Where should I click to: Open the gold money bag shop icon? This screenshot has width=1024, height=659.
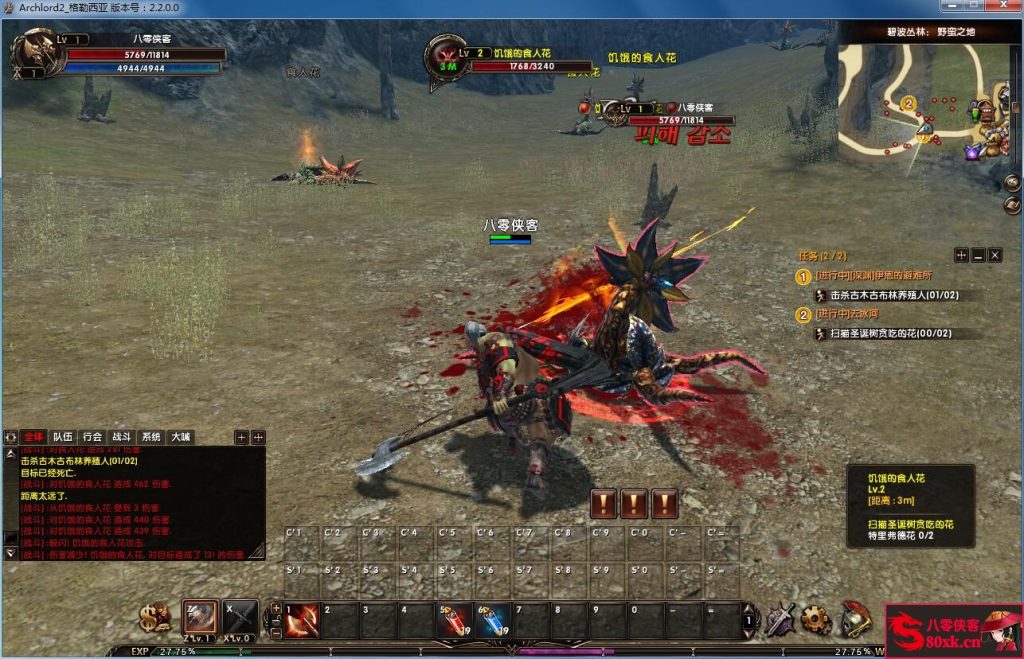tap(155, 617)
